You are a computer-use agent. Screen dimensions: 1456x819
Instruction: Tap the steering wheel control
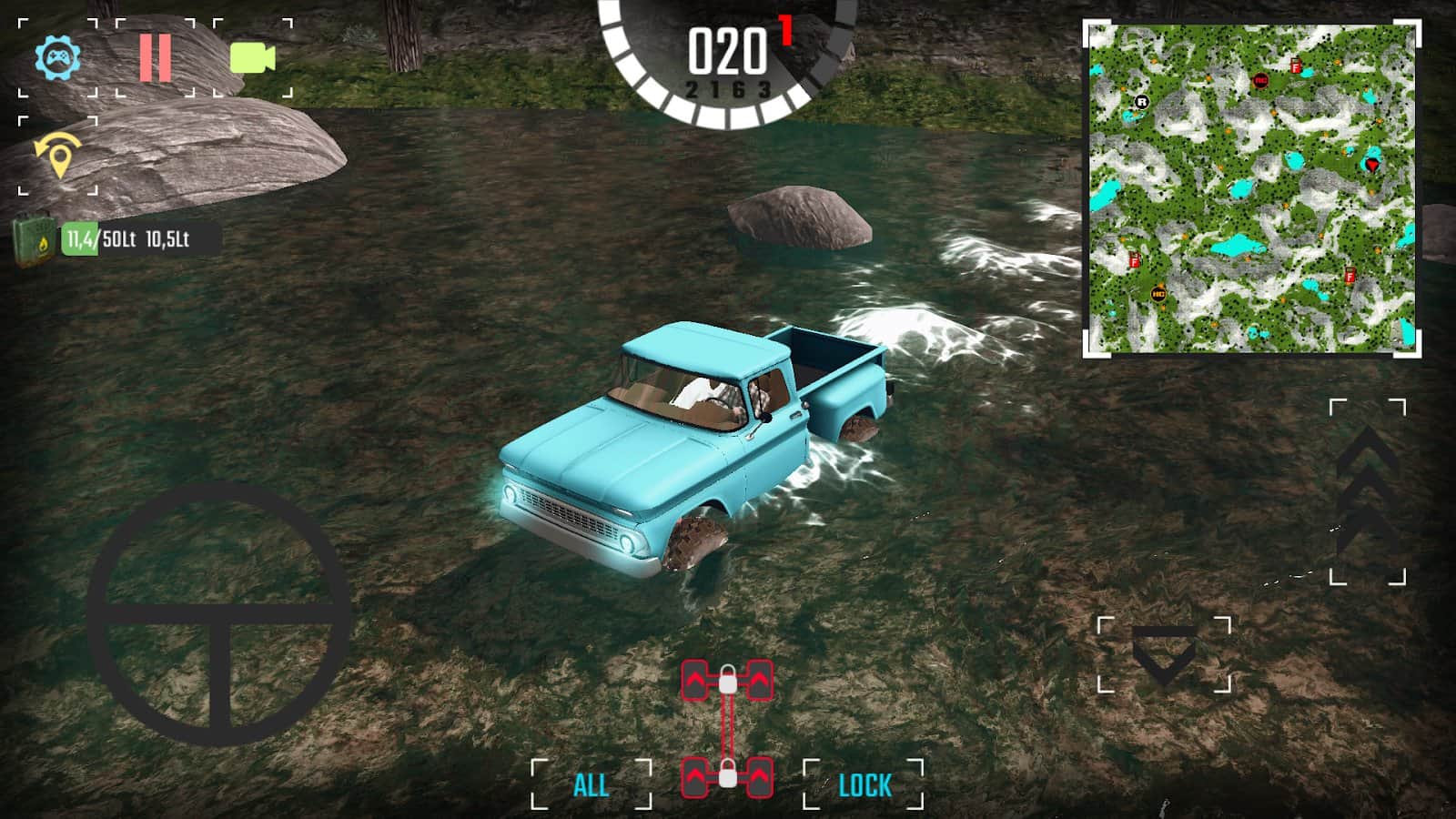(219, 614)
